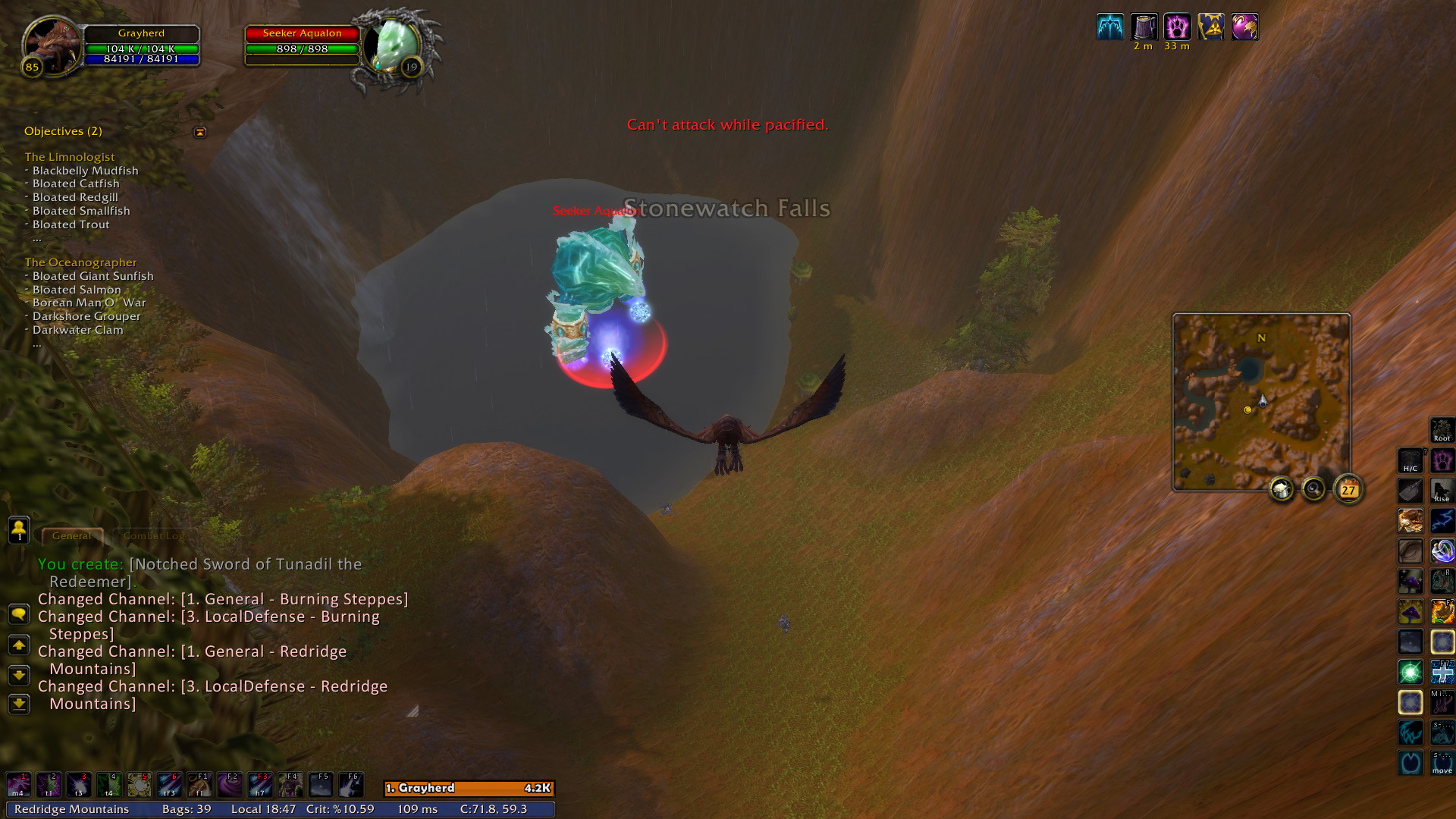Viewport: 1456px width, 819px height.
Task: Use the purple swirl ability on F2
Action: point(230,785)
